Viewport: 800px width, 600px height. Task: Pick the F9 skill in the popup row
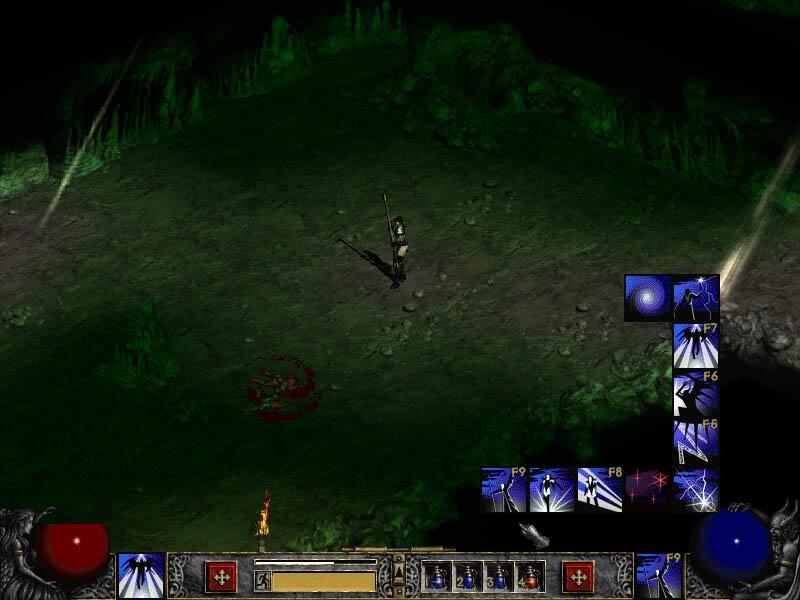point(504,490)
